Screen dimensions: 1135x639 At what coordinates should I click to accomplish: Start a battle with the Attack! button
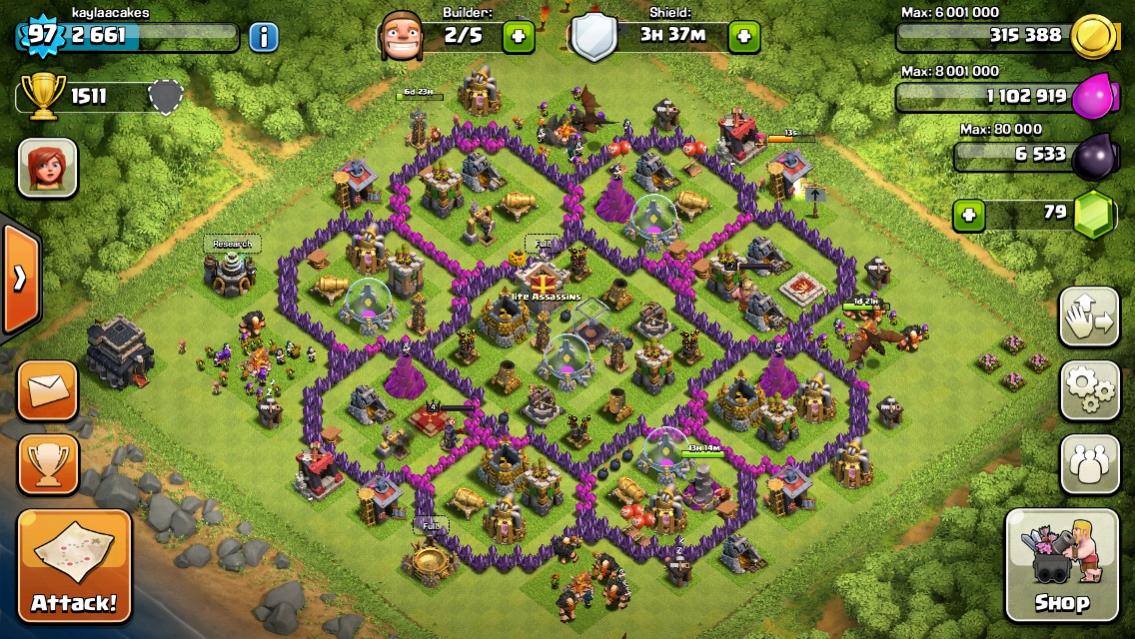[74, 566]
